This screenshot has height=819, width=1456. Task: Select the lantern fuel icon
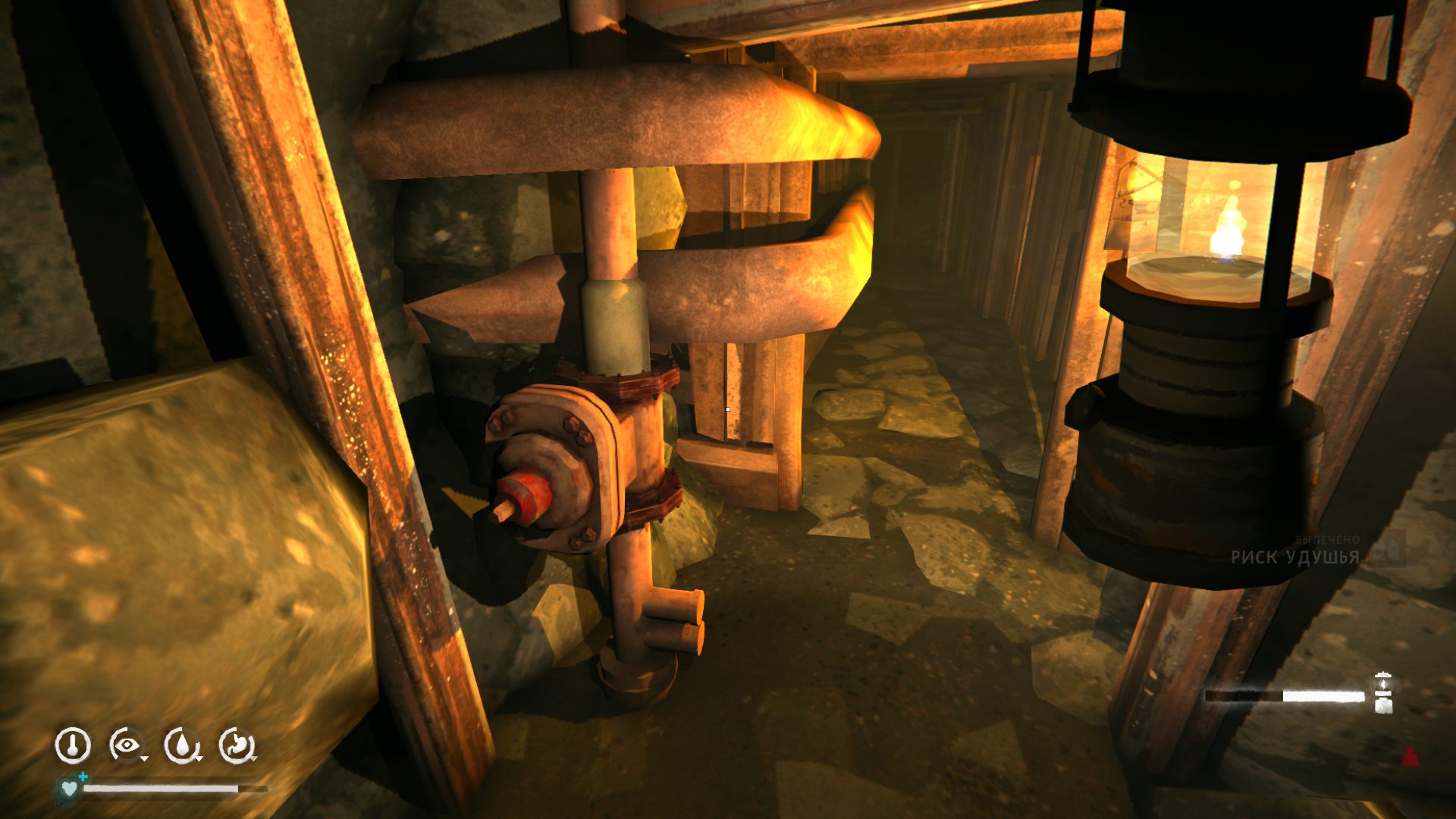(1383, 693)
